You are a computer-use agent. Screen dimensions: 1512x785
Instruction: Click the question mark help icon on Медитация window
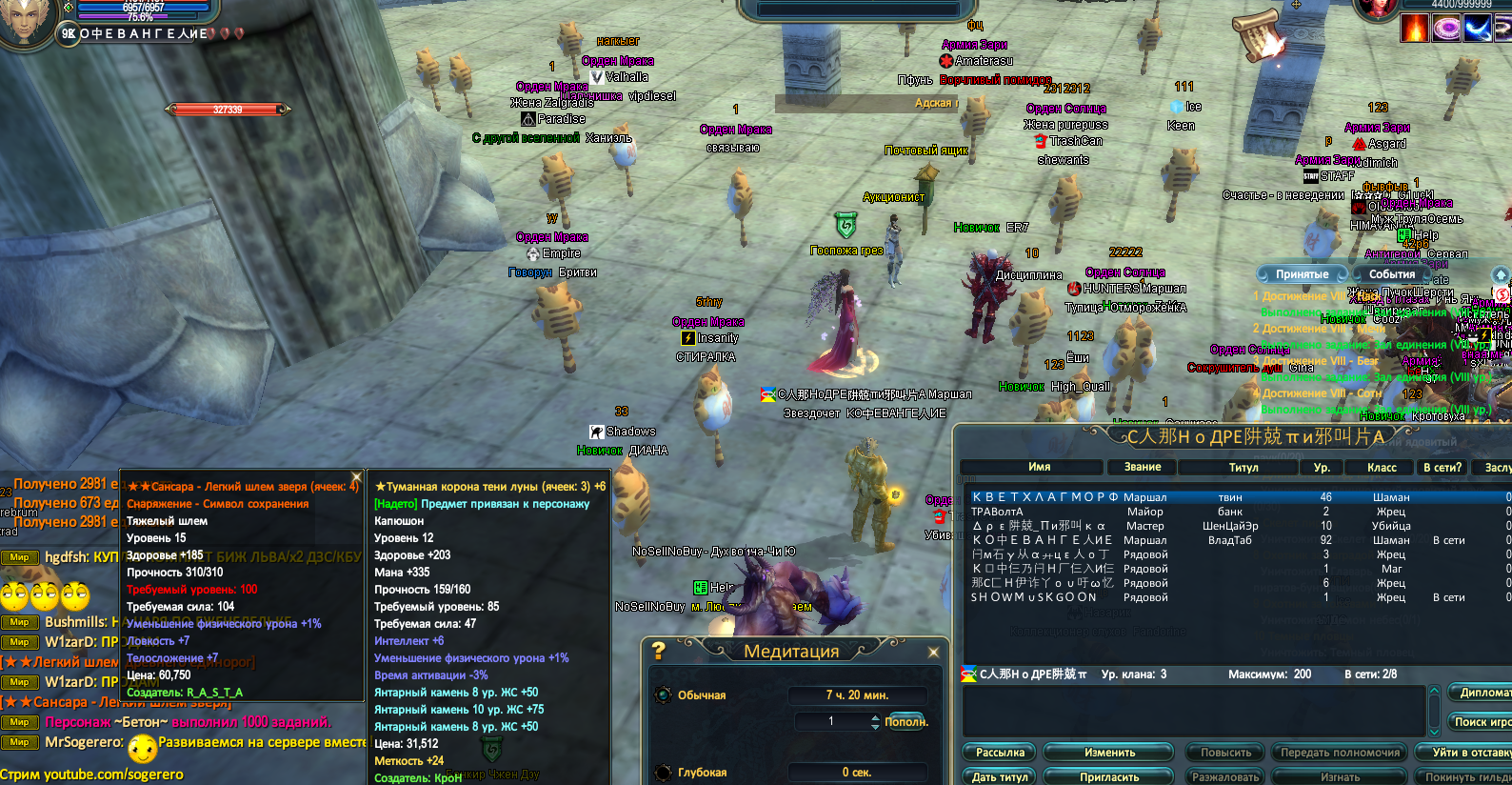click(658, 652)
